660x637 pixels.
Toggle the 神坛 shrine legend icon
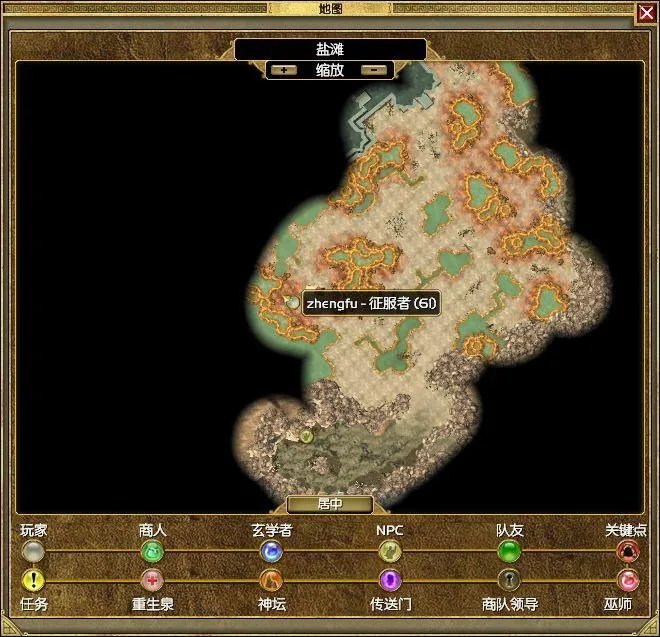(x=271, y=580)
